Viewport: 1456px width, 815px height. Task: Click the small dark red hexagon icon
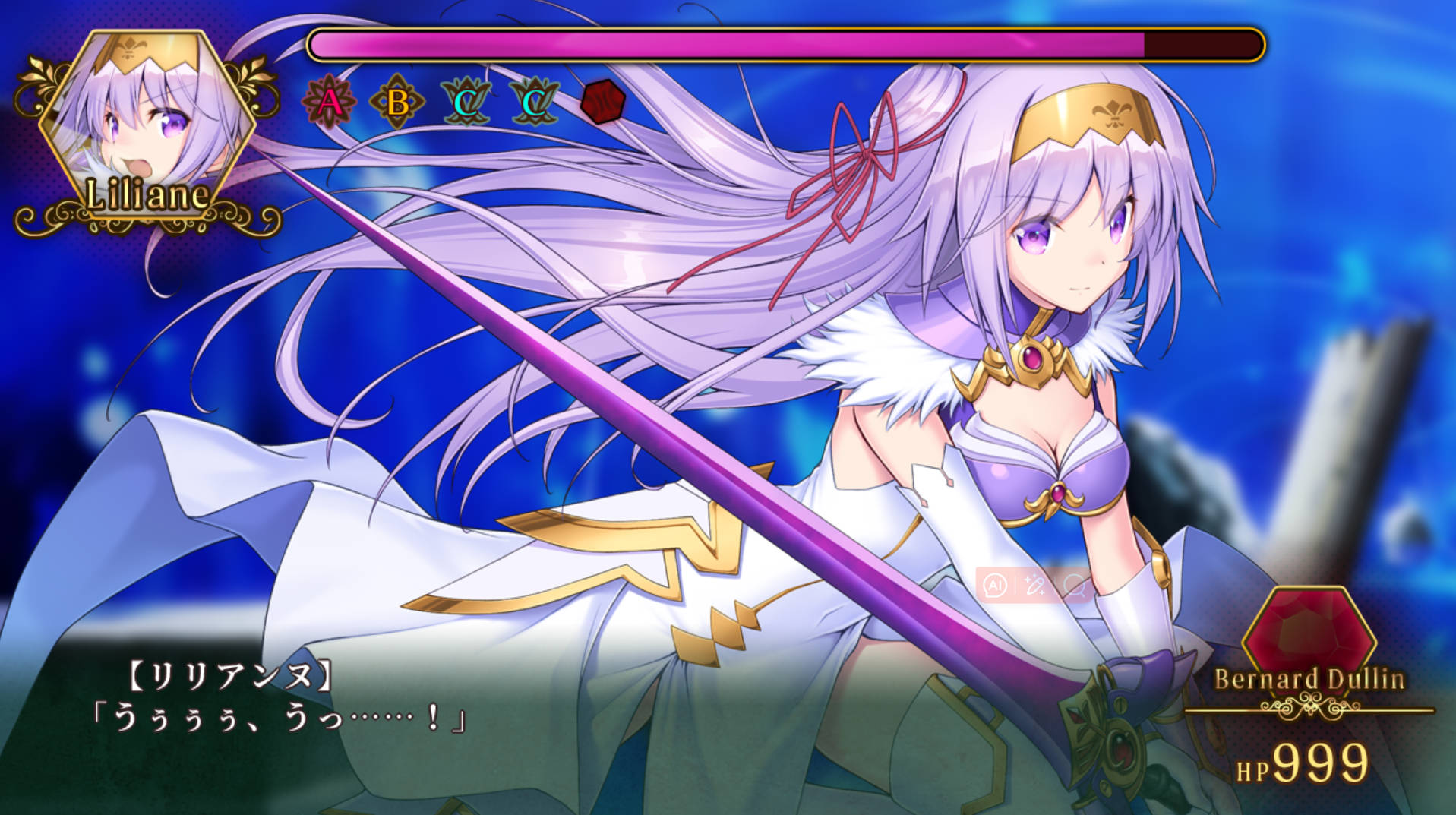(x=602, y=101)
